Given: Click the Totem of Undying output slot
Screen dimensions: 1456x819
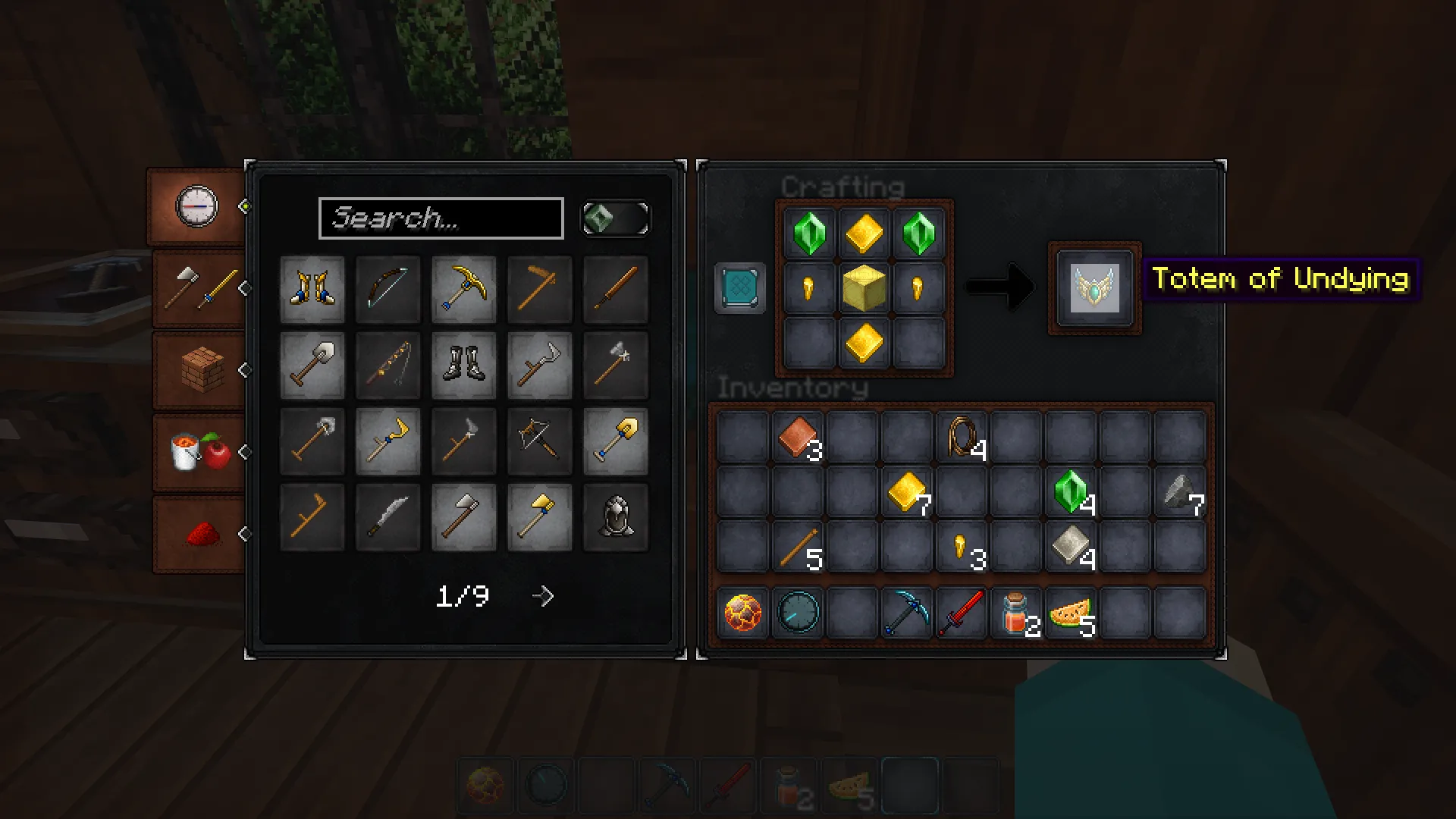Looking at the screenshot, I should coord(1094,288).
